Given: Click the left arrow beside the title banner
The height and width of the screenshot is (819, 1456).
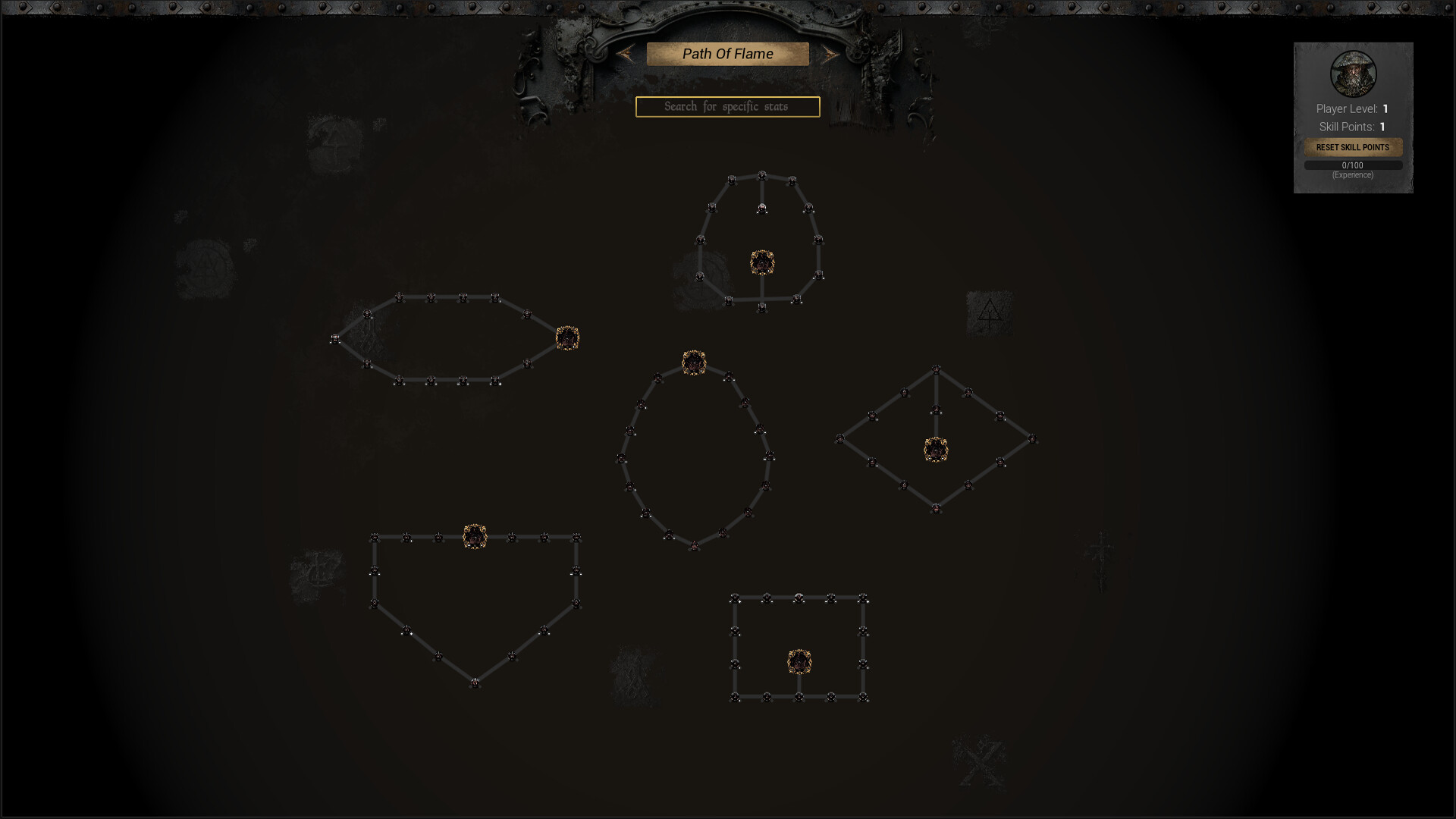Looking at the screenshot, I should point(624,54).
